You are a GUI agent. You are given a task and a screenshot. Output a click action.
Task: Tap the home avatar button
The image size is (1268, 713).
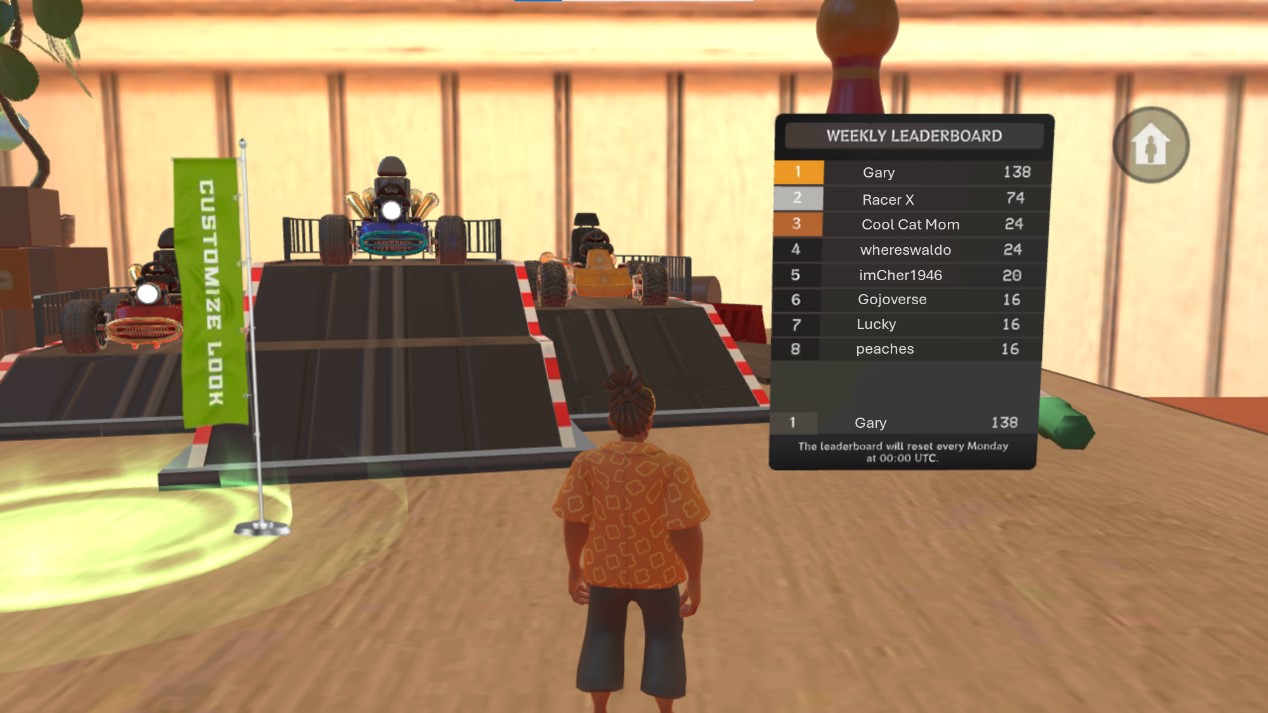(1151, 146)
